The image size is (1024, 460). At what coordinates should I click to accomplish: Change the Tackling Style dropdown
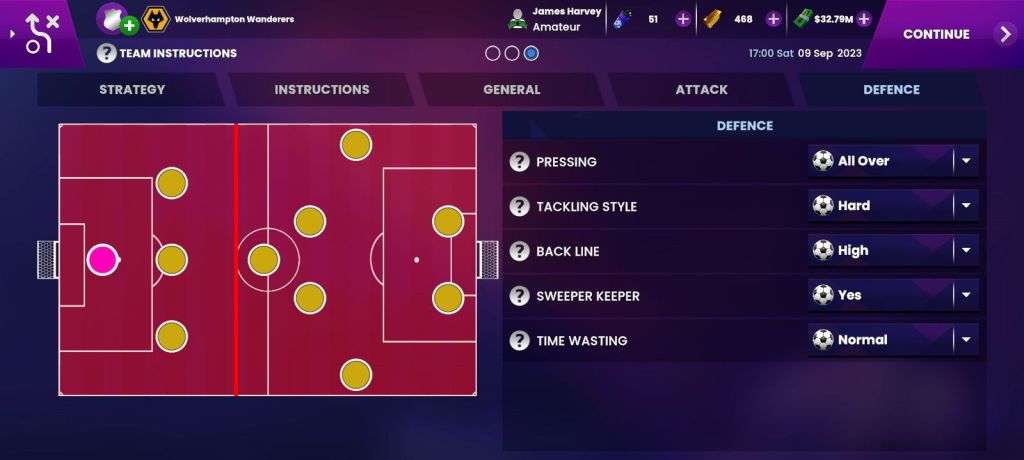[893, 206]
